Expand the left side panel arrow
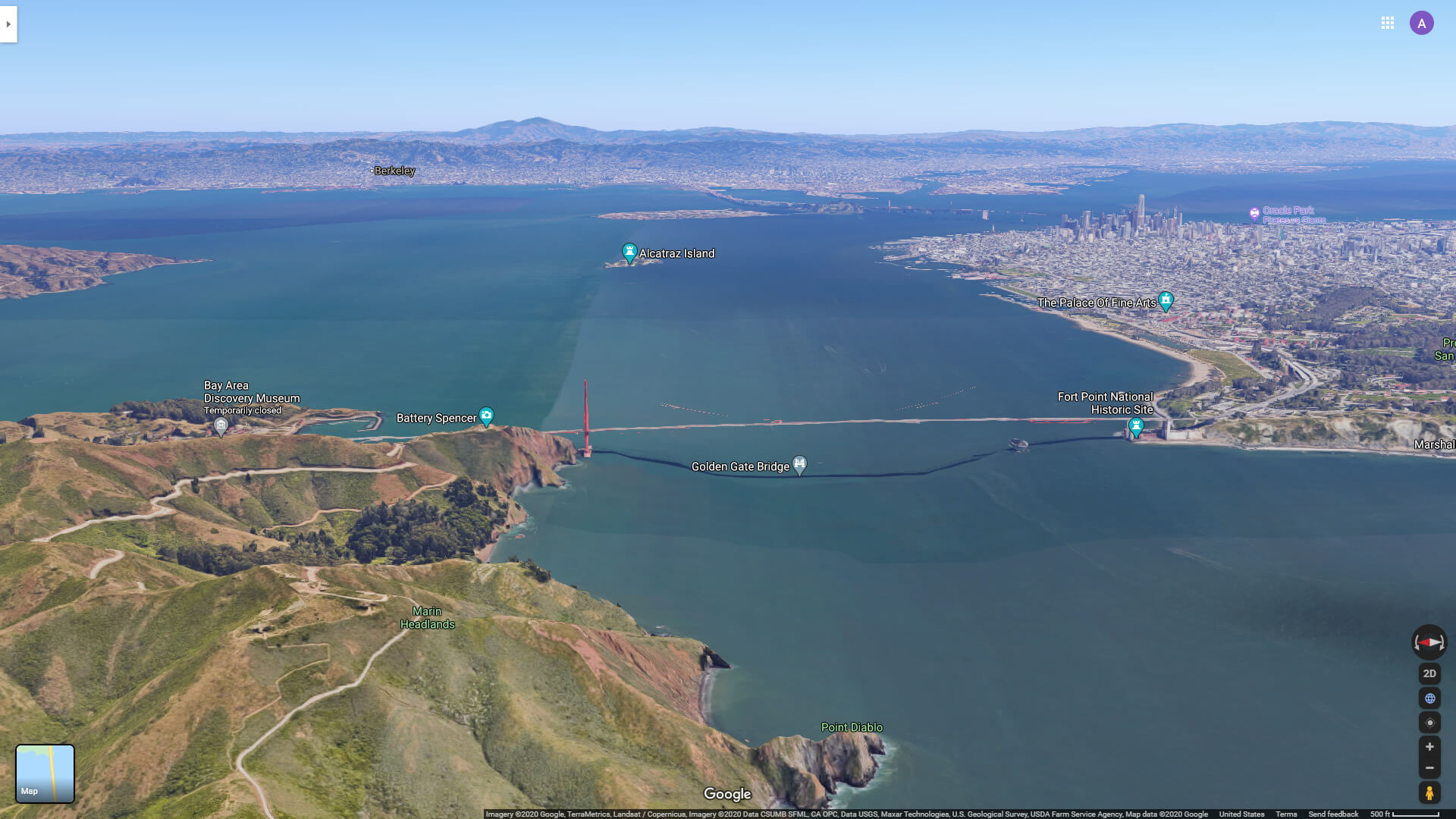The image size is (1456, 819). pyautogui.click(x=8, y=24)
